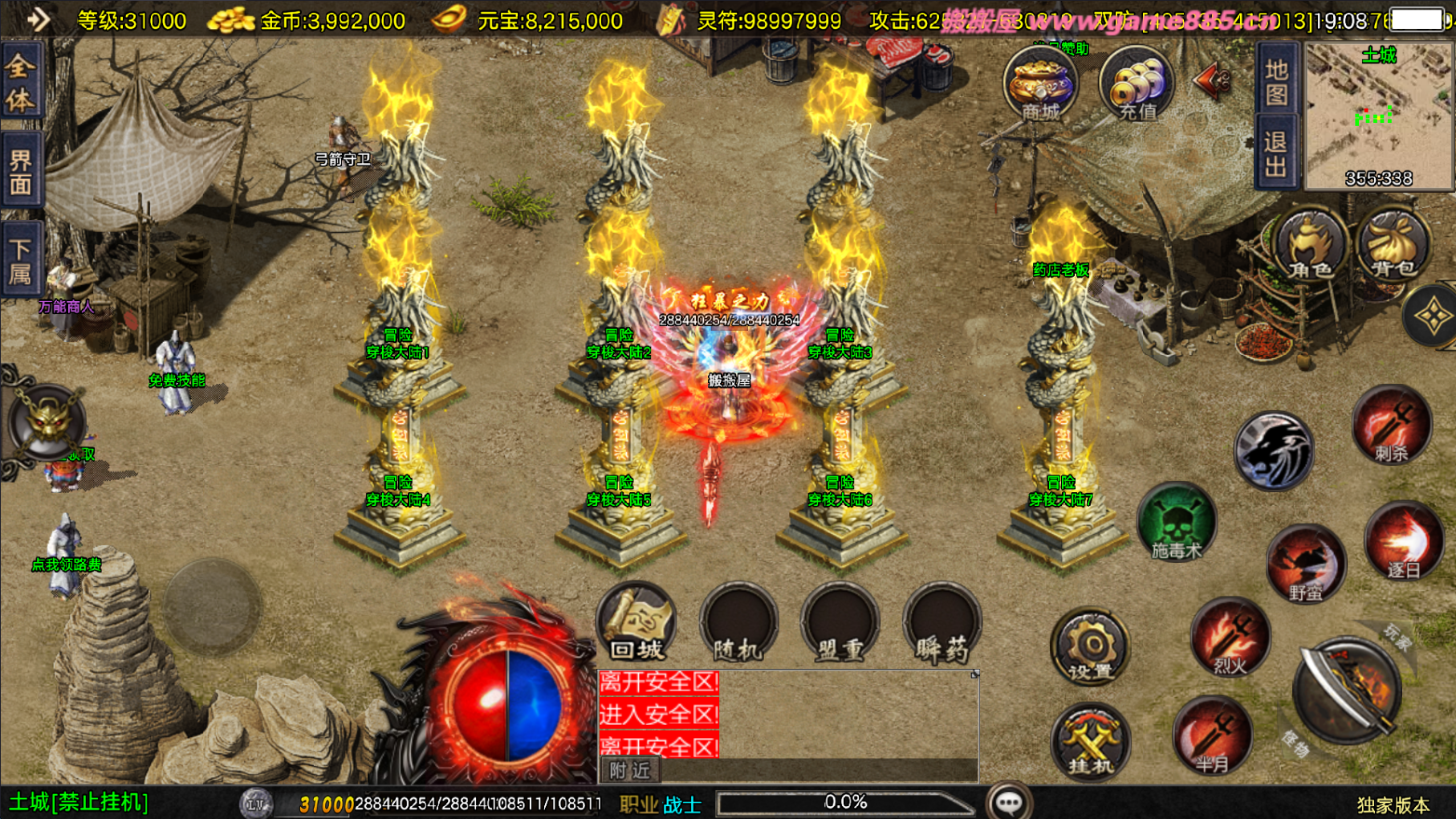Cast the 施毒术 poison skill
This screenshot has height=819, width=1456.
tap(1177, 522)
